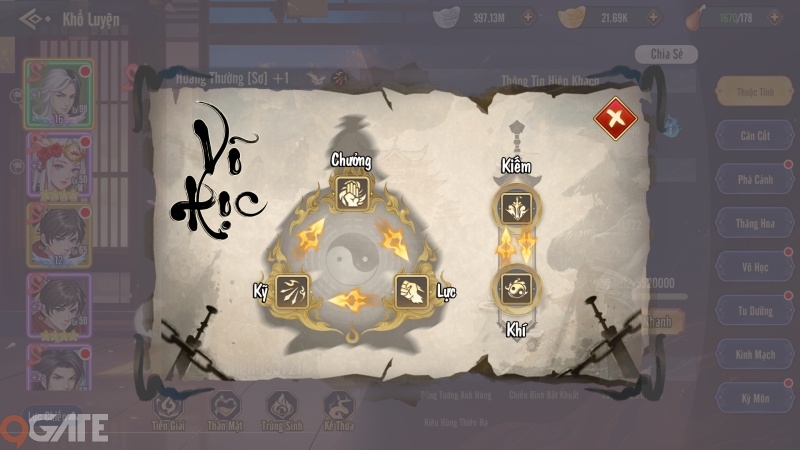The image size is (800, 450).
Task: Open the Kỳ Môn tab
Action: coord(755,399)
